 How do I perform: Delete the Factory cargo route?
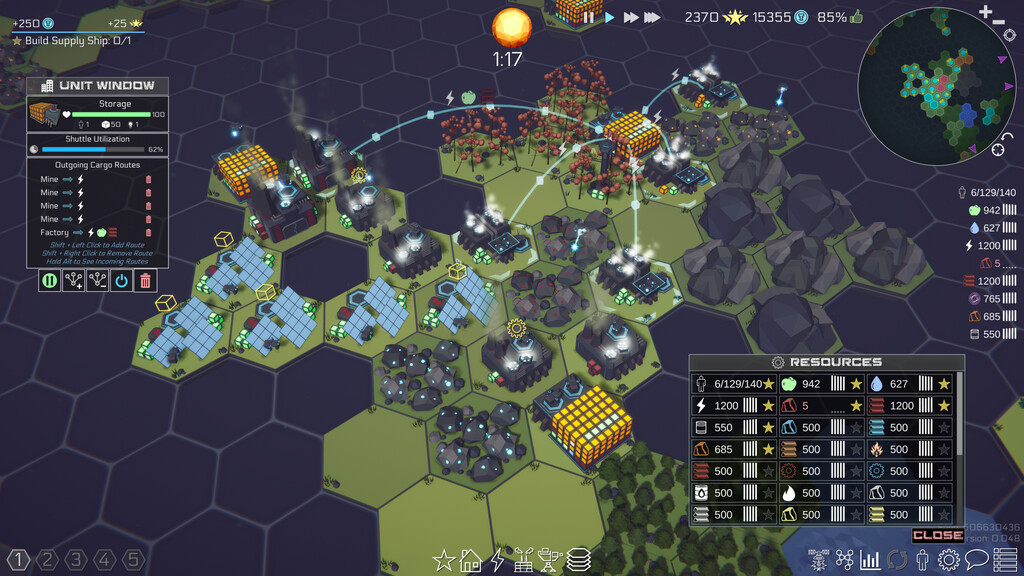coord(149,232)
